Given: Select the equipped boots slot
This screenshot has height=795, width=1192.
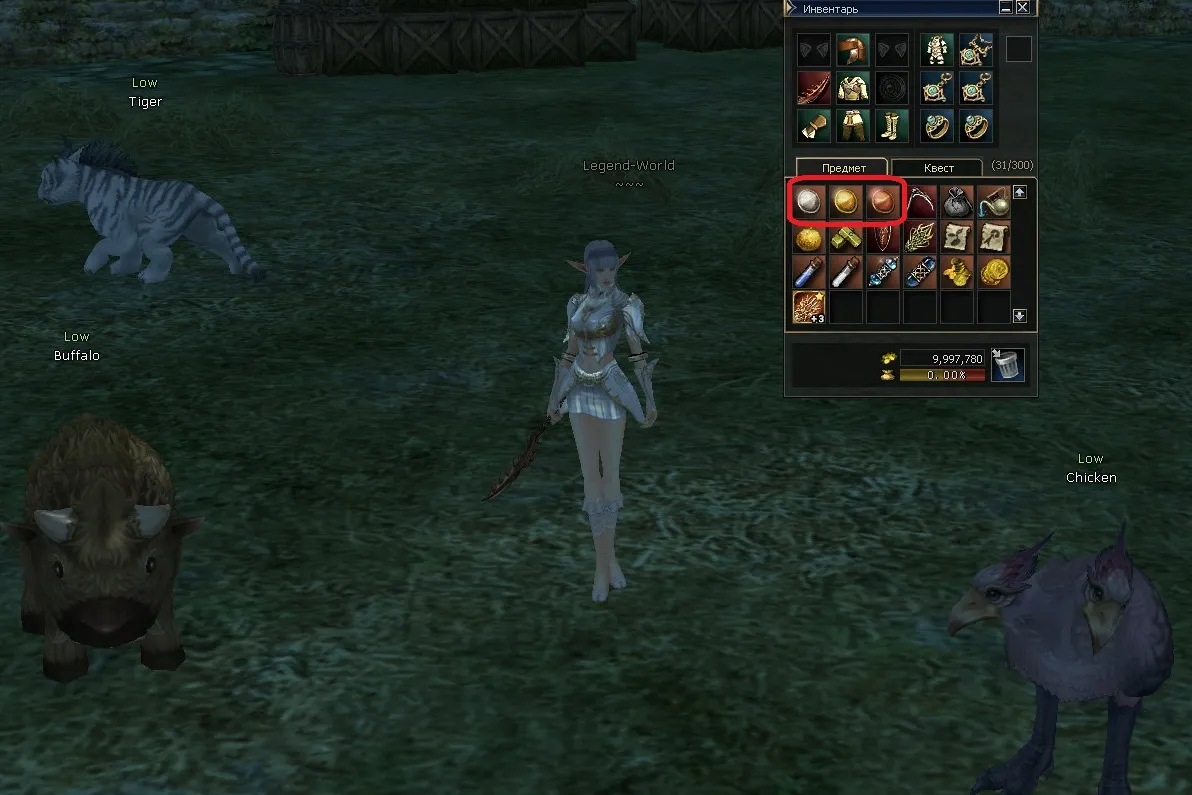Looking at the screenshot, I should coord(889,126).
